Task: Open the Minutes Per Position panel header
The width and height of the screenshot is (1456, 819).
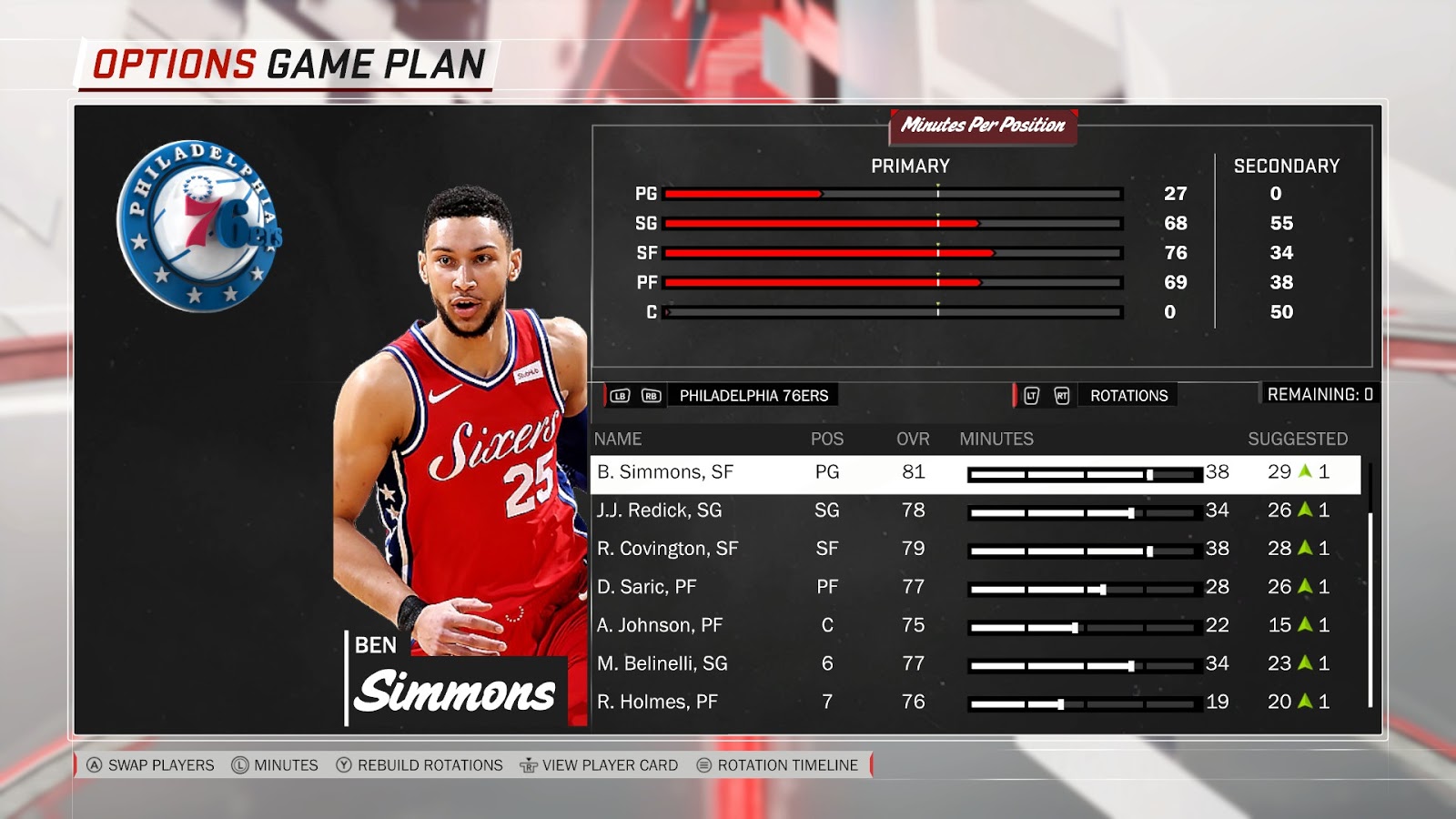Action: click(x=984, y=126)
